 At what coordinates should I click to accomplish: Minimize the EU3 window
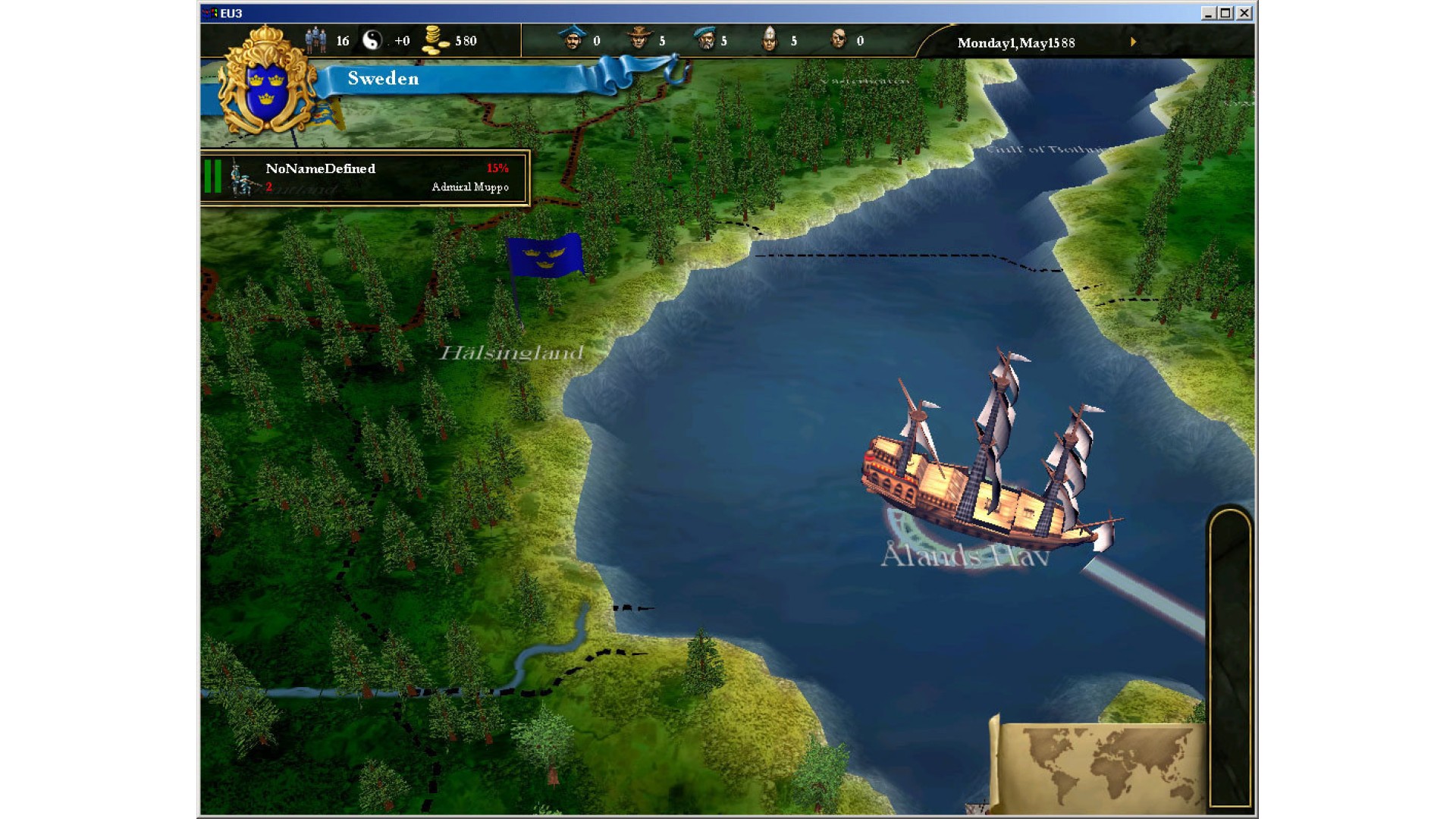[1209, 13]
